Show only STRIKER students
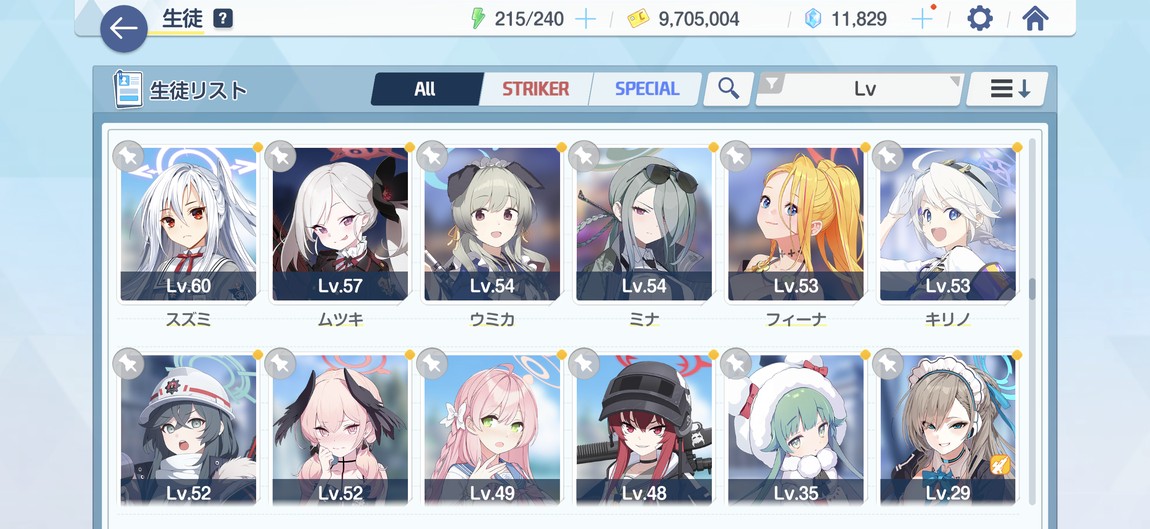The height and width of the screenshot is (529, 1150). (x=535, y=89)
